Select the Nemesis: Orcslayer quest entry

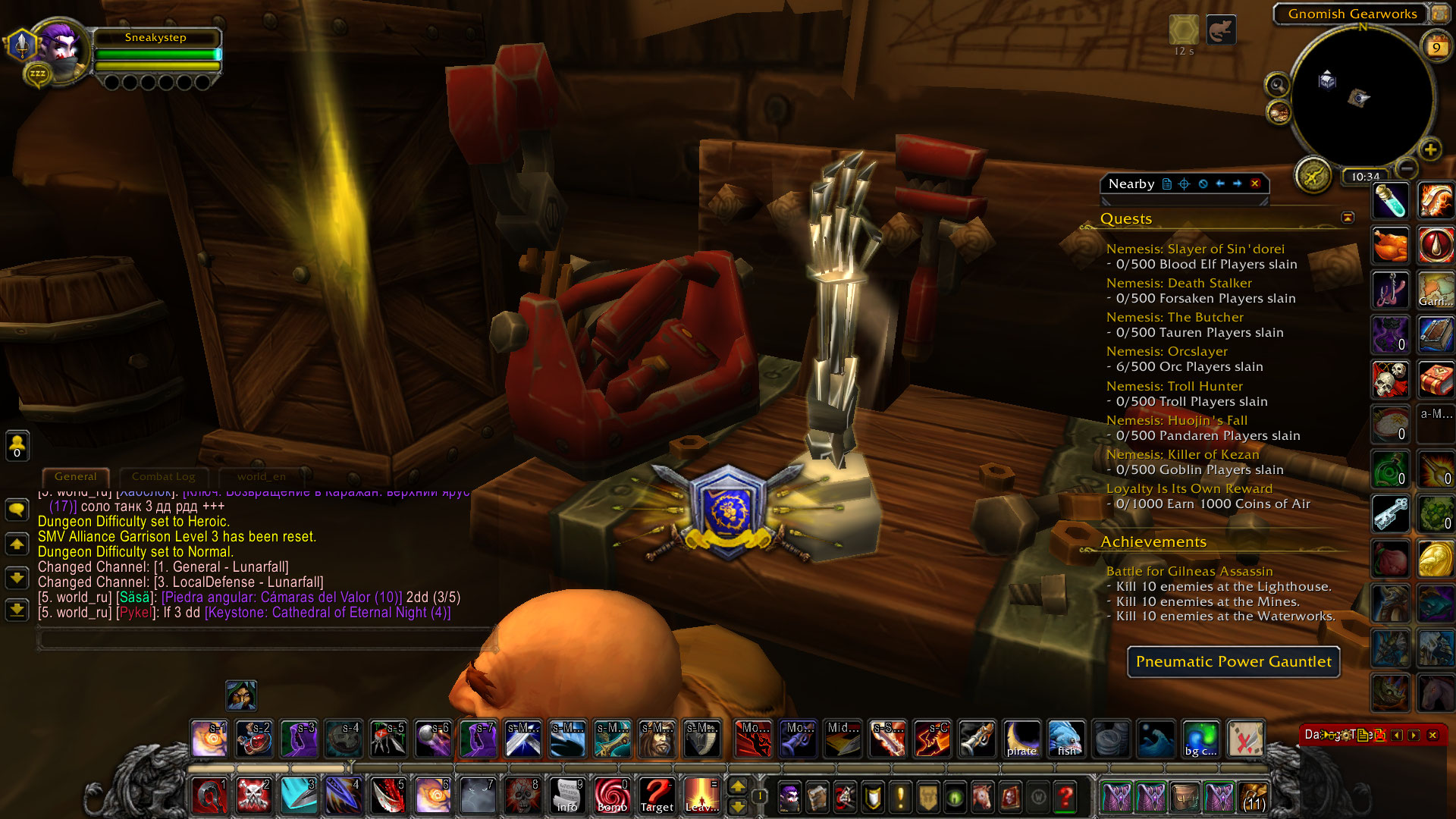tap(1166, 352)
